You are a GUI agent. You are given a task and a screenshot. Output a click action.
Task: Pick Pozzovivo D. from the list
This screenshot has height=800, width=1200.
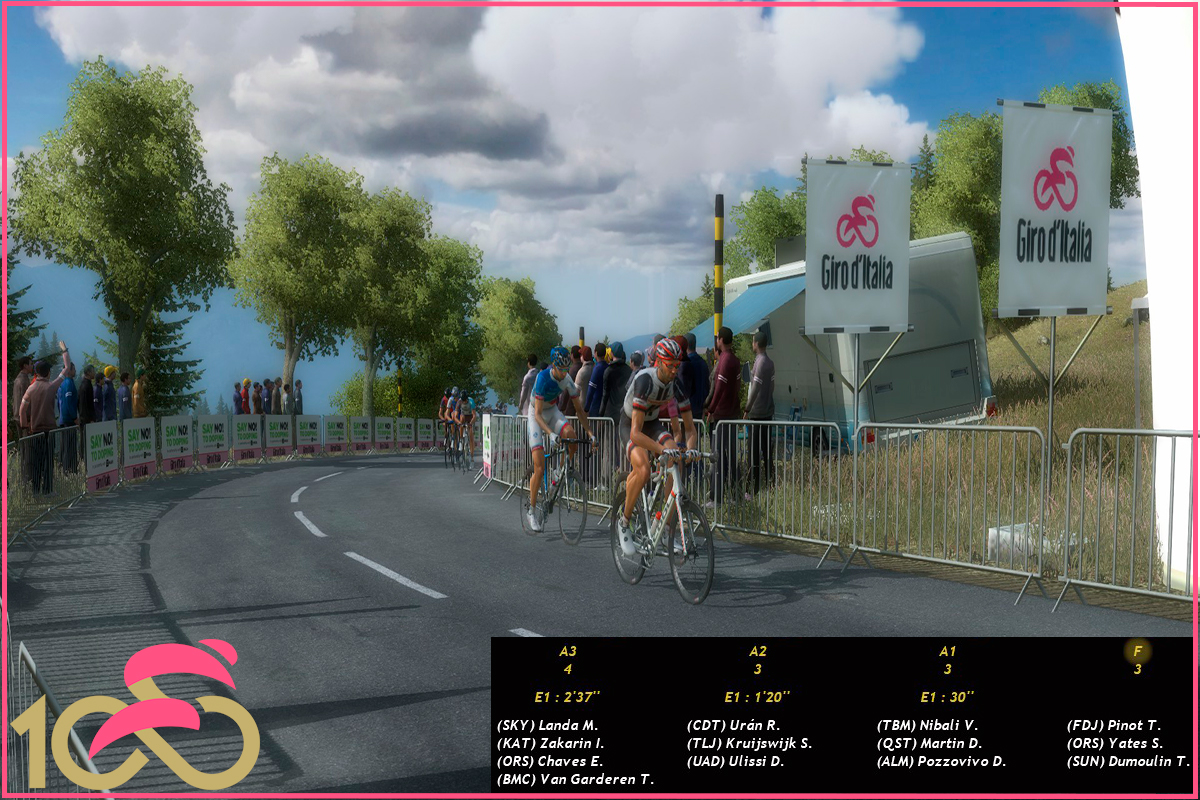(941, 761)
